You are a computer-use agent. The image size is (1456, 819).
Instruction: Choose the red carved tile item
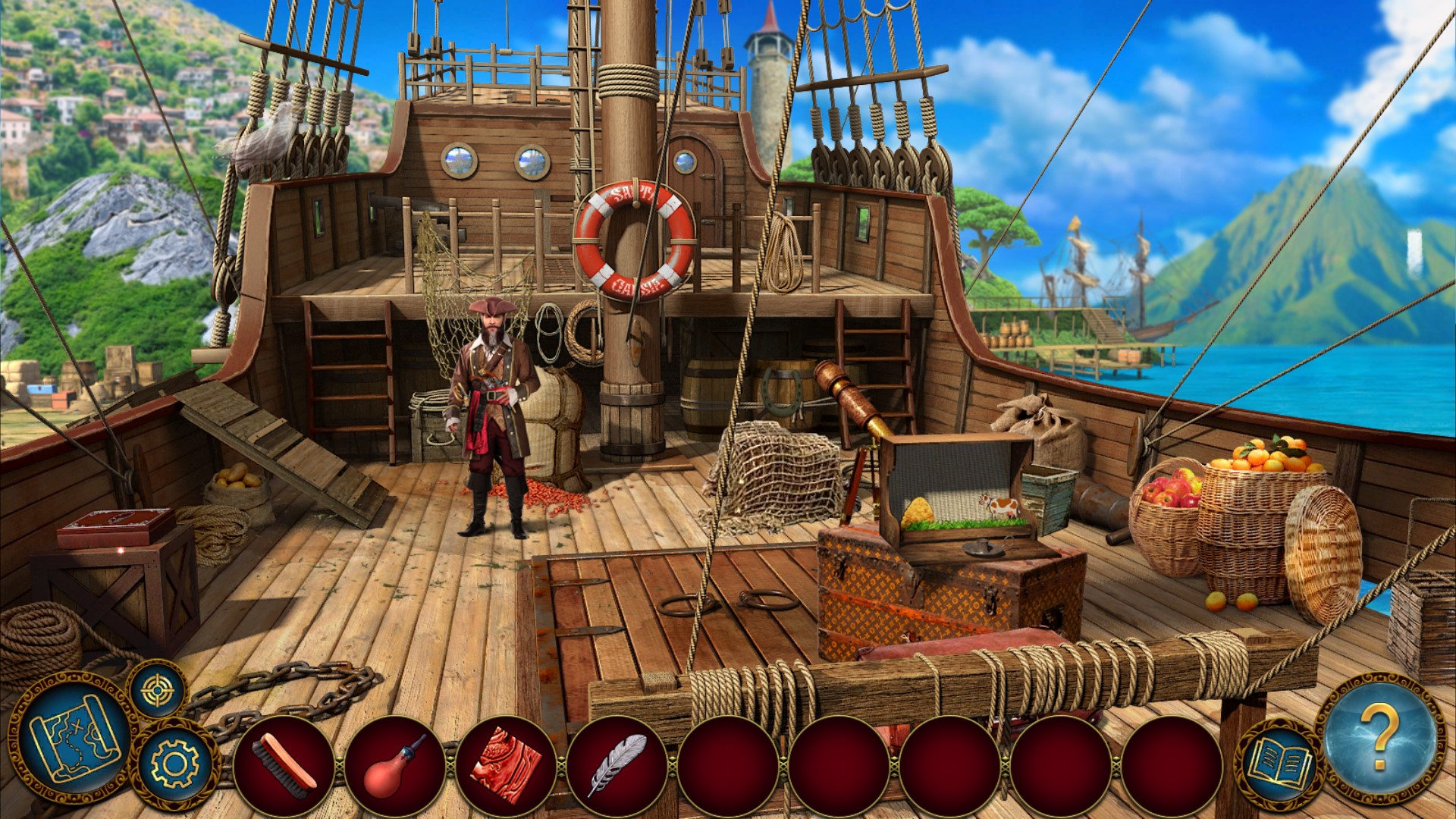click(x=506, y=766)
